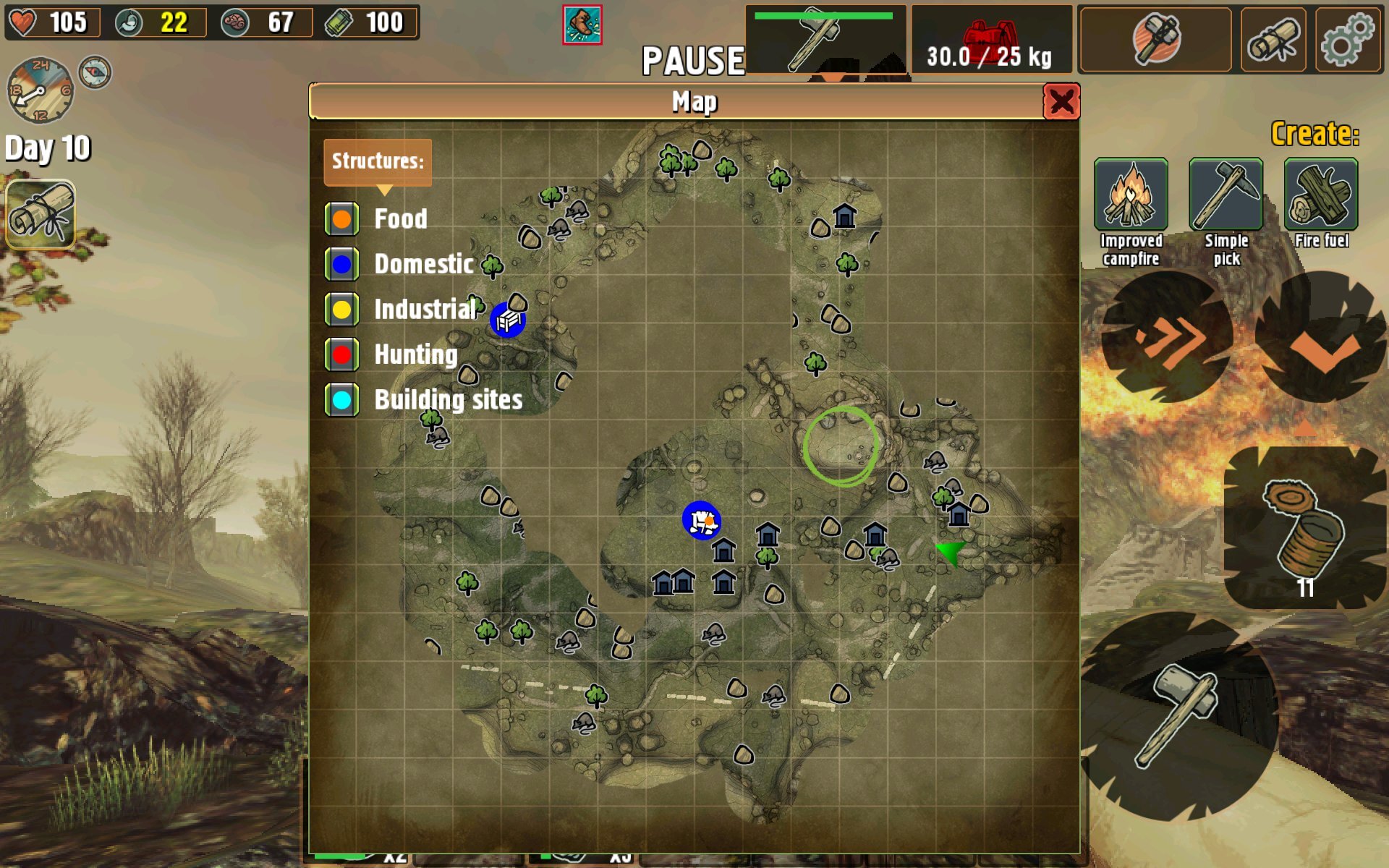This screenshot has width=1389, height=868.
Task: Craft the Improved campfire
Action: click(1131, 195)
